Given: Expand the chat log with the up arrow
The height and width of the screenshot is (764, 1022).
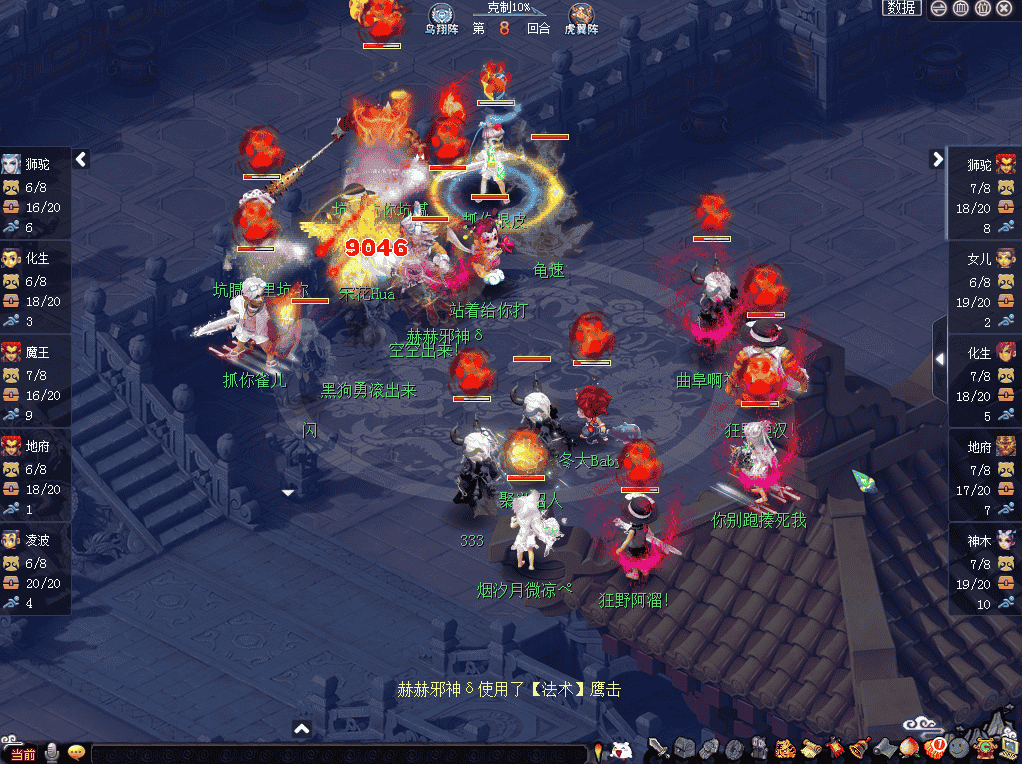Looking at the screenshot, I should click(x=302, y=729).
